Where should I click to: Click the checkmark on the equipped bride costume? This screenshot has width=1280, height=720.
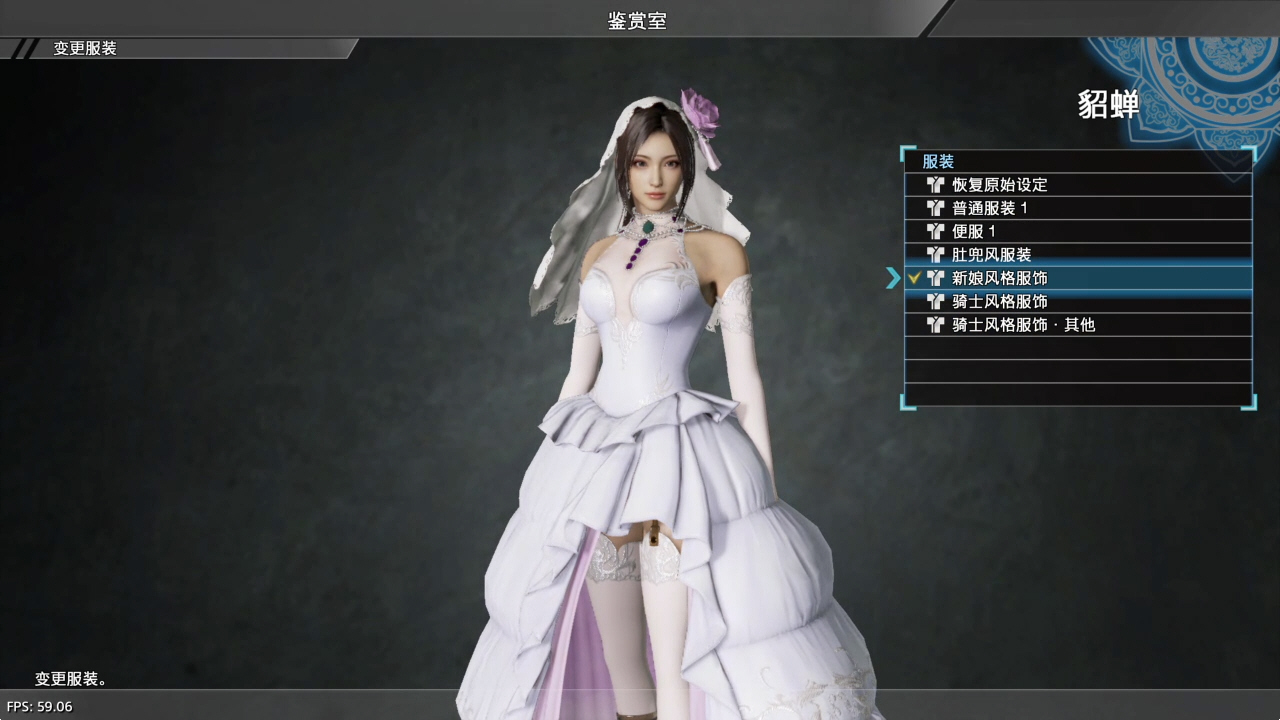[x=914, y=278]
